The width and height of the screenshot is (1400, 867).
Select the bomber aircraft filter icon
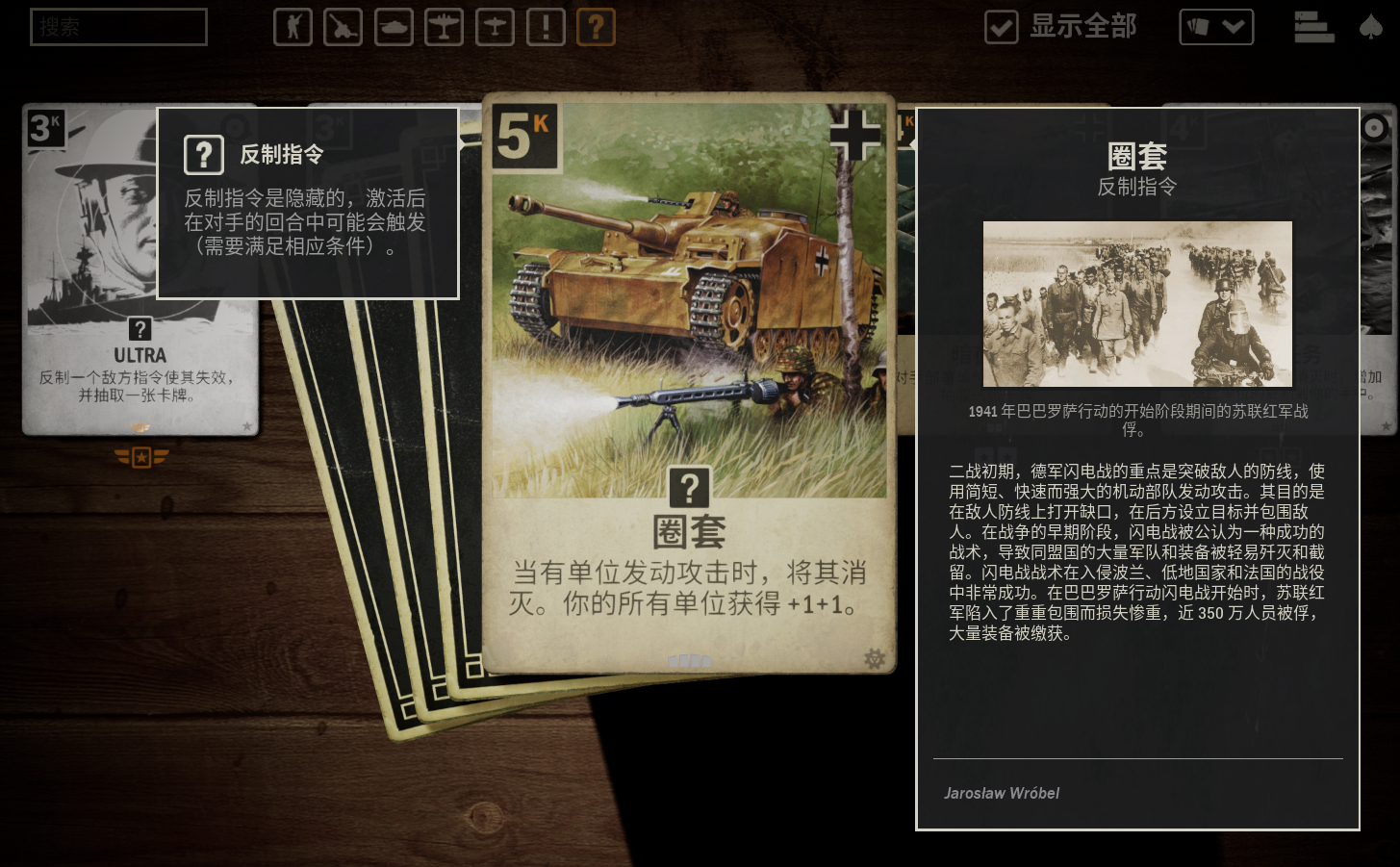[444, 27]
